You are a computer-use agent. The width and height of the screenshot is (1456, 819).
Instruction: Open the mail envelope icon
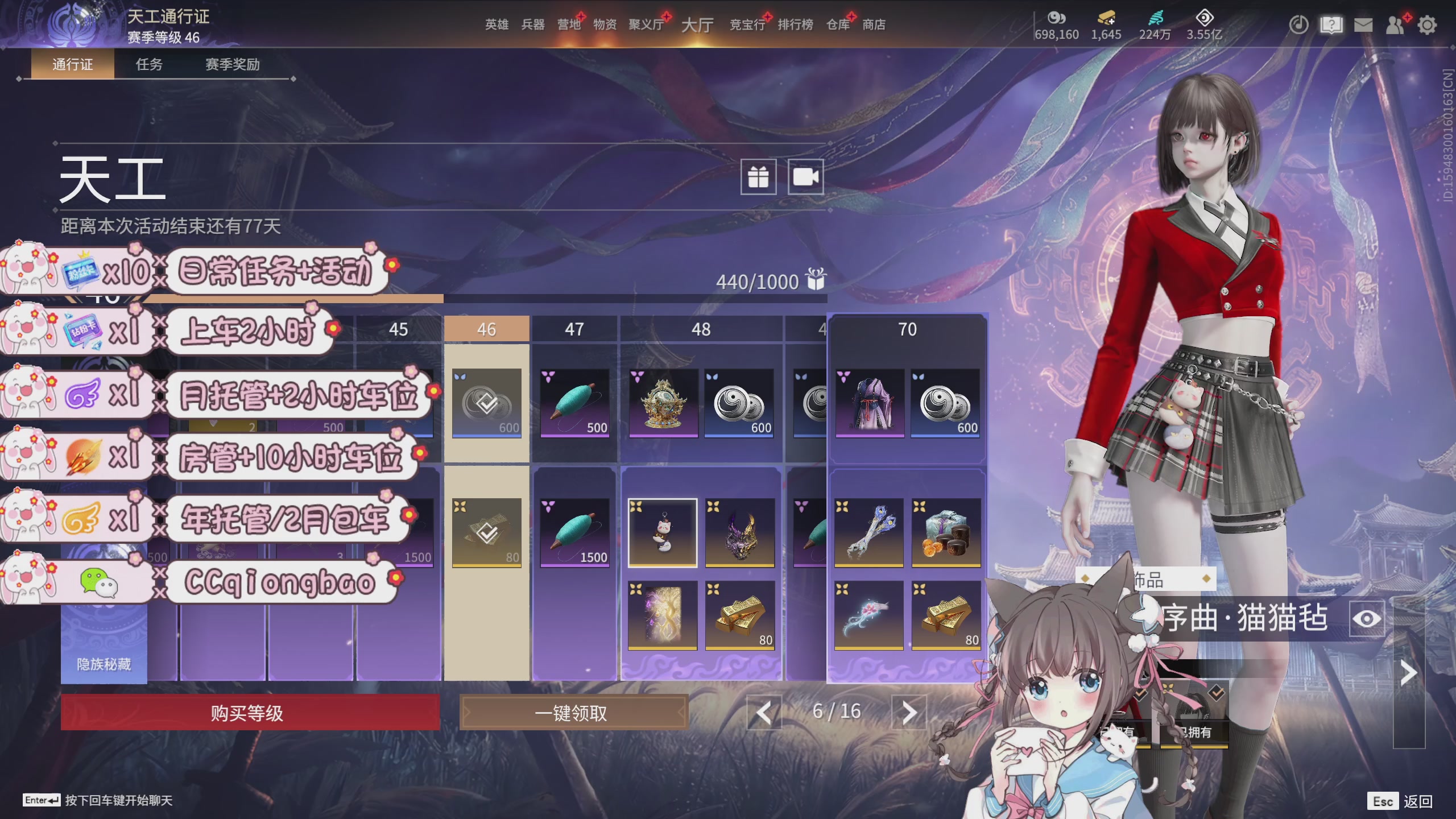click(1363, 25)
